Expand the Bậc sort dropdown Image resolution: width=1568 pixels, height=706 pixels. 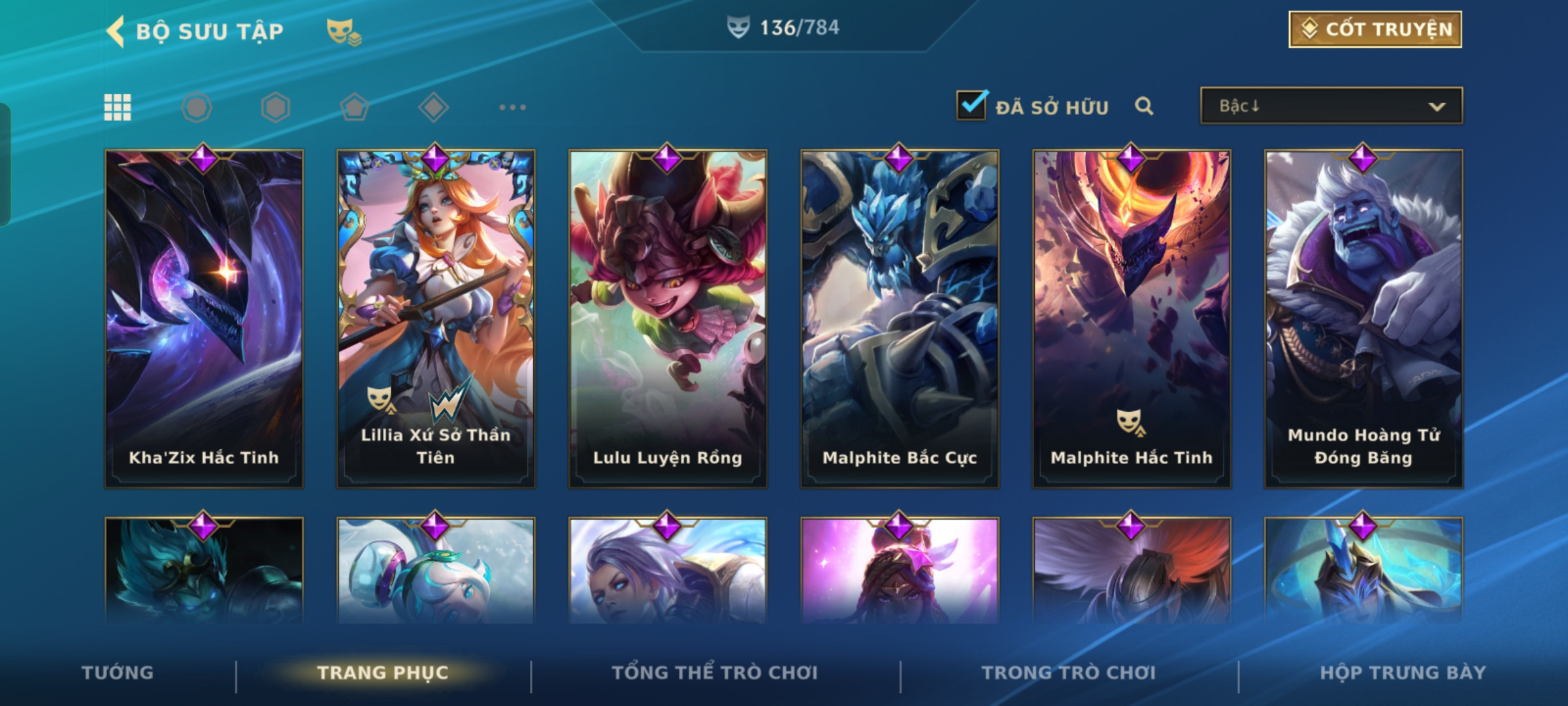(1331, 106)
